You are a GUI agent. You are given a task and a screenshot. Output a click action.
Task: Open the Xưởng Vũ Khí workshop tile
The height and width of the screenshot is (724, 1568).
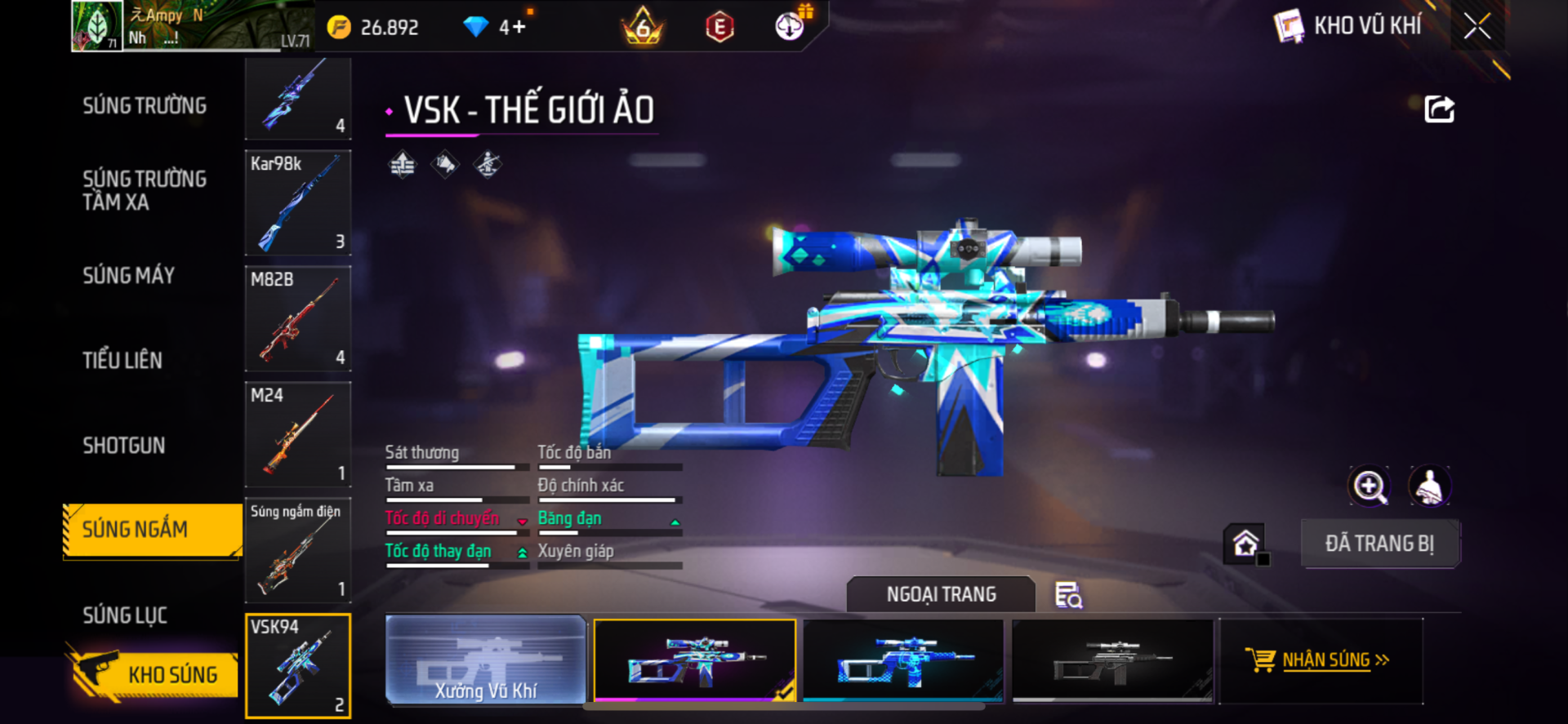[x=485, y=660]
